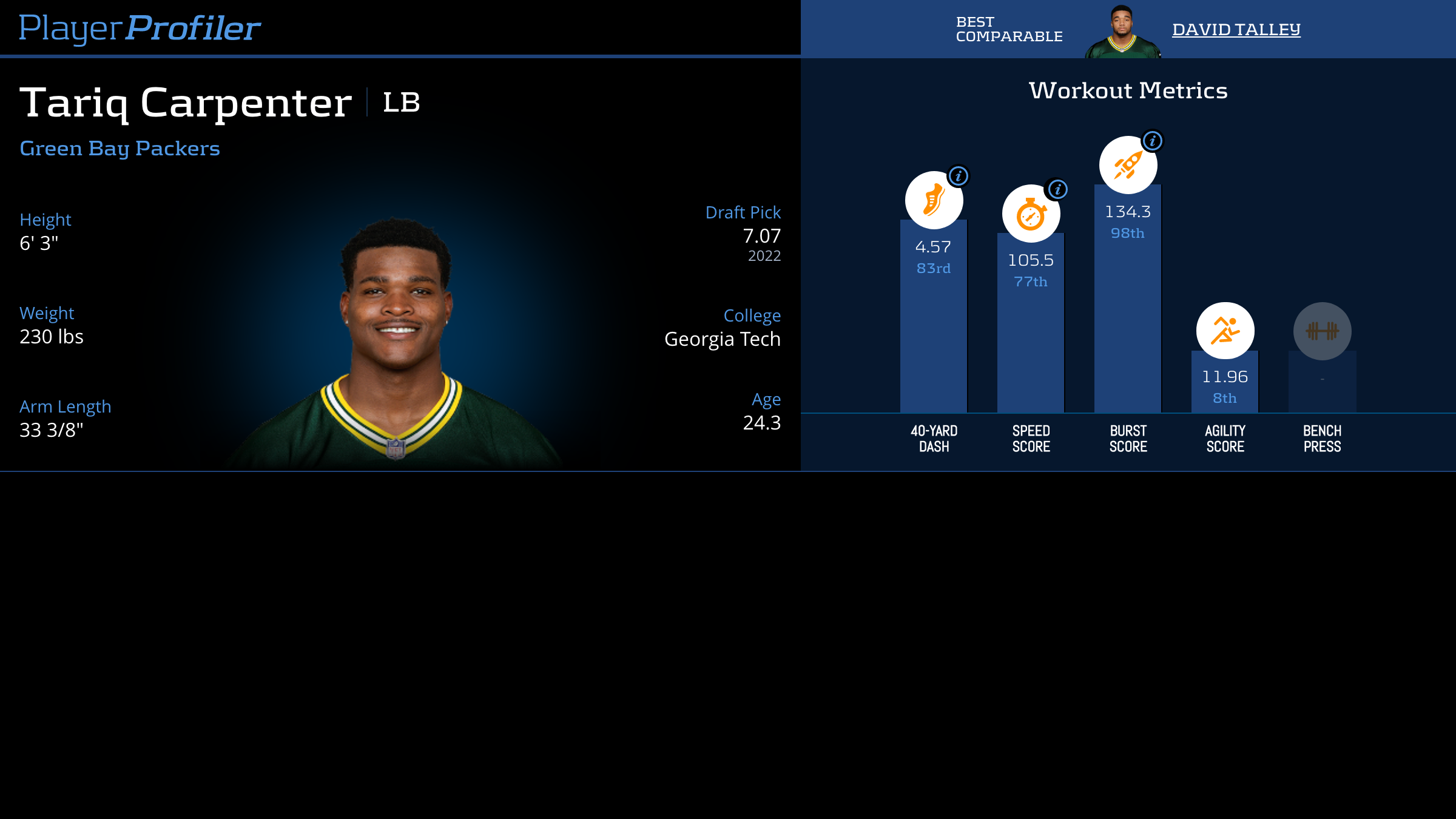Show info for the Burst Score metric
The image size is (1456, 819).
point(1153,141)
